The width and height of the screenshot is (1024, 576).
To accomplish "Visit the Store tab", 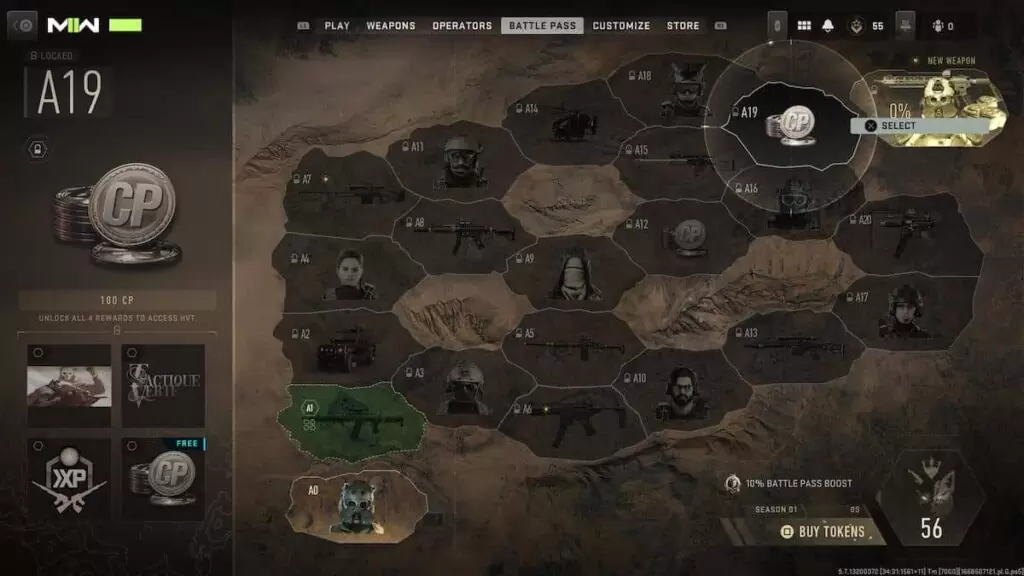I will (683, 26).
